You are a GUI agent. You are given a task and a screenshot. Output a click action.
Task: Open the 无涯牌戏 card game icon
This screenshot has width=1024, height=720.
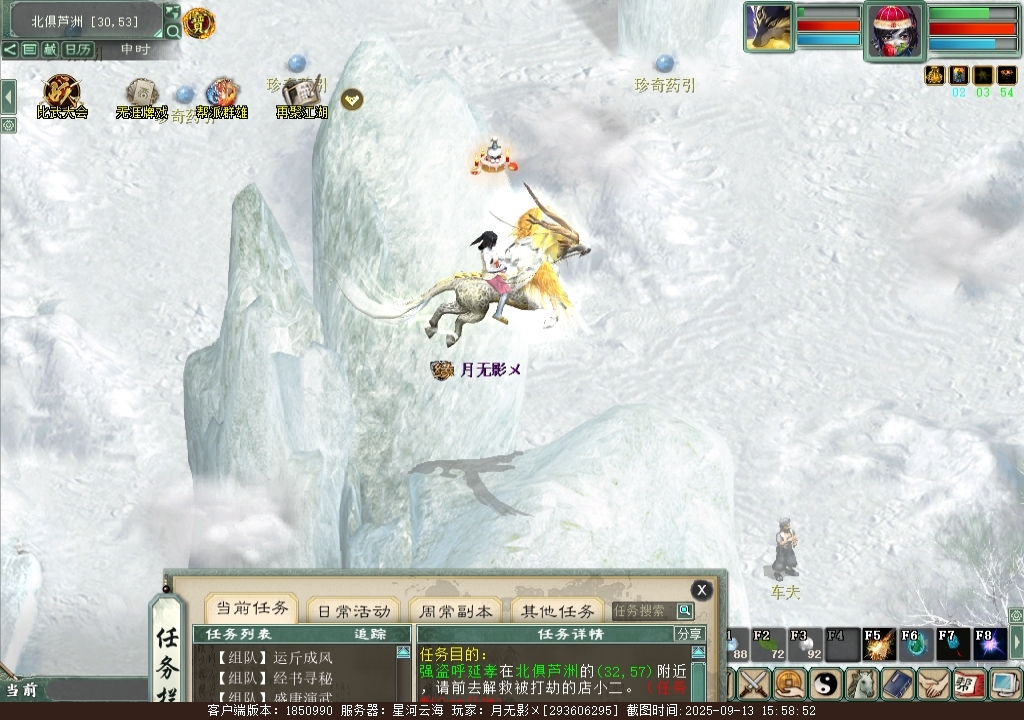pyautogui.click(x=141, y=95)
